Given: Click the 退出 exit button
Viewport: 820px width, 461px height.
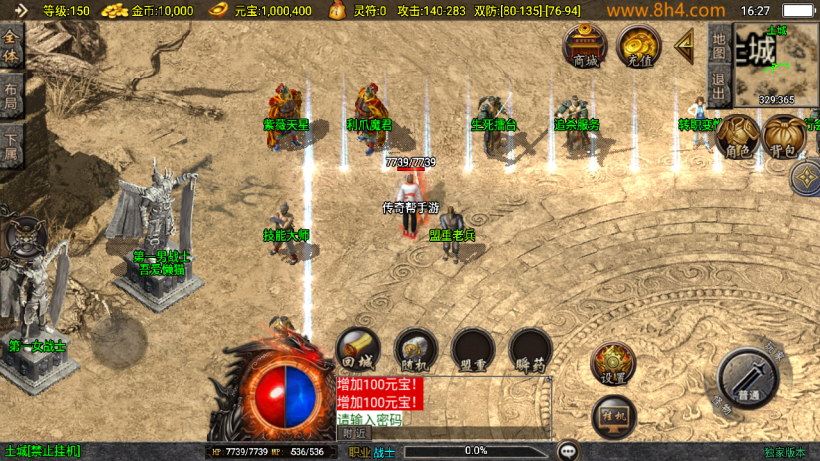Looking at the screenshot, I should 718,82.
